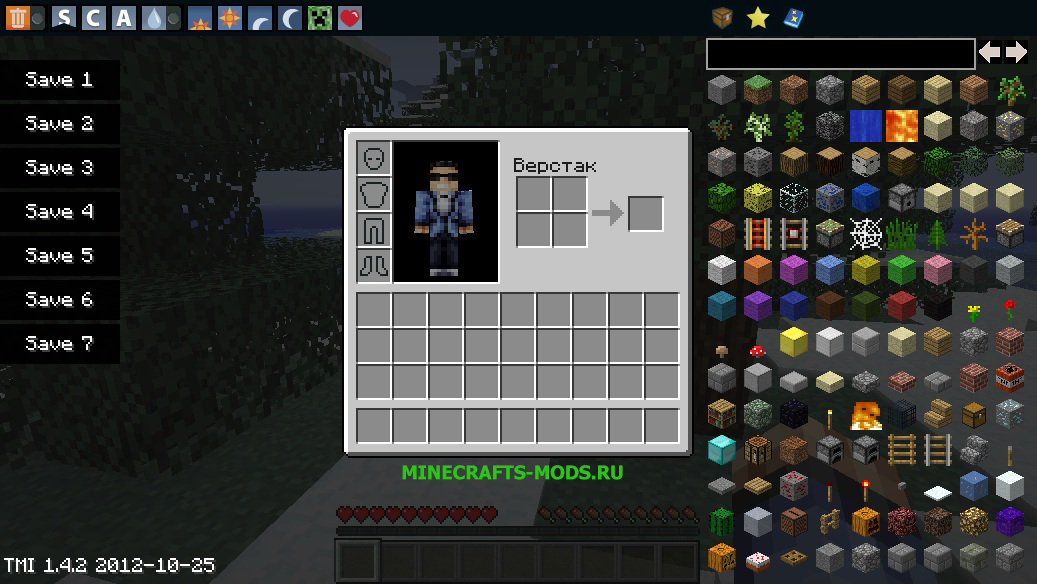Show favorites with the yellow star tab
This screenshot has width=1037, height=584.
[758, 17]
